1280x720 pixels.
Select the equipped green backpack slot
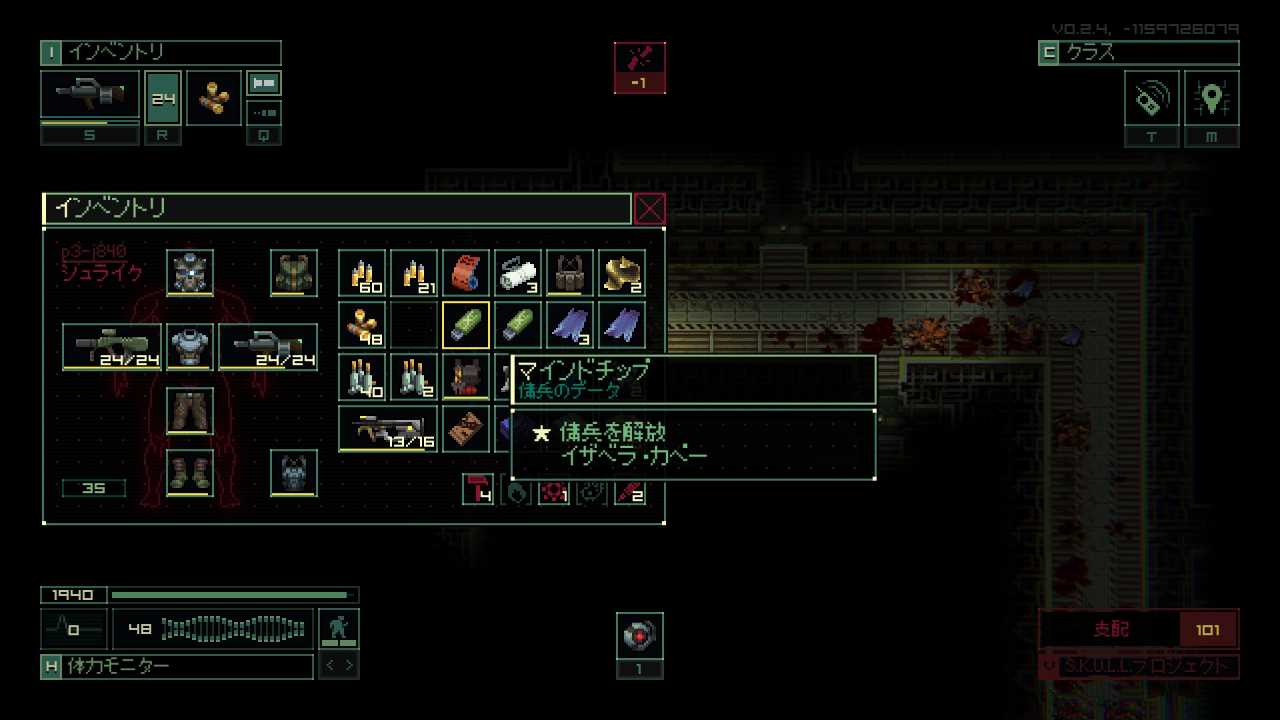pyautogui.click(x=294, y=273)
